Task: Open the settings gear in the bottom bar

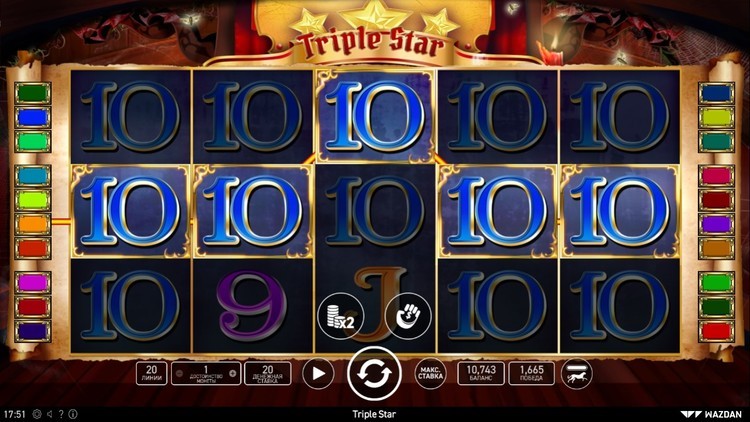Action: [37, 414]
